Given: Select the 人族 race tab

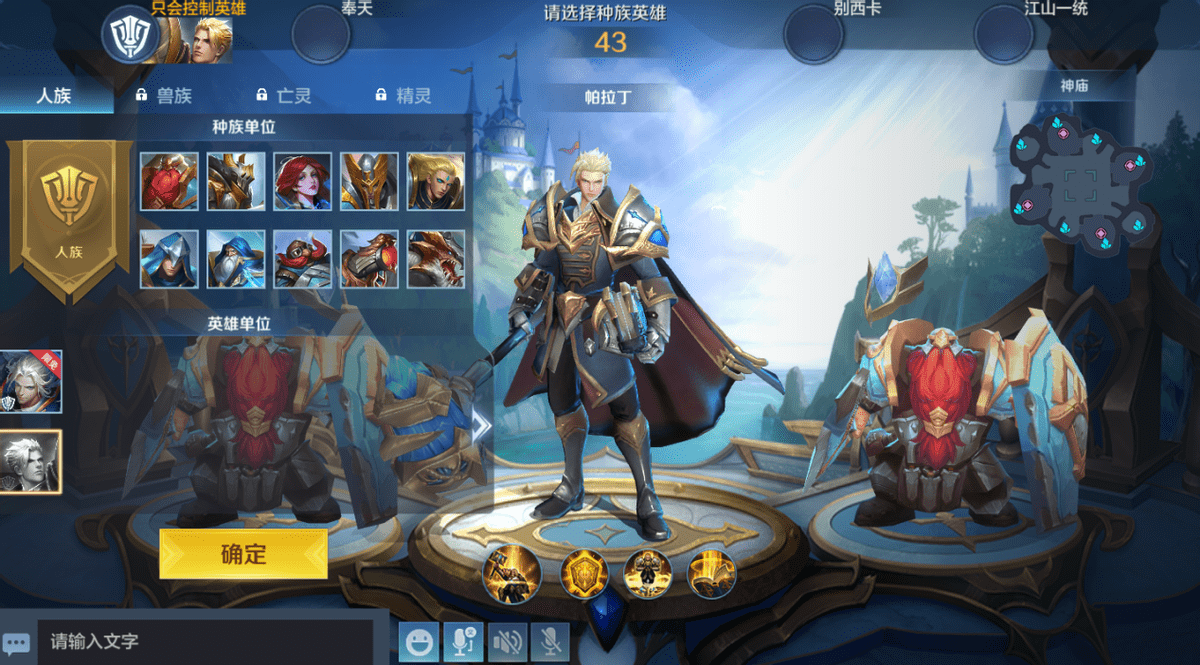Looking at the screenshot, I should [x=55, y=96].
